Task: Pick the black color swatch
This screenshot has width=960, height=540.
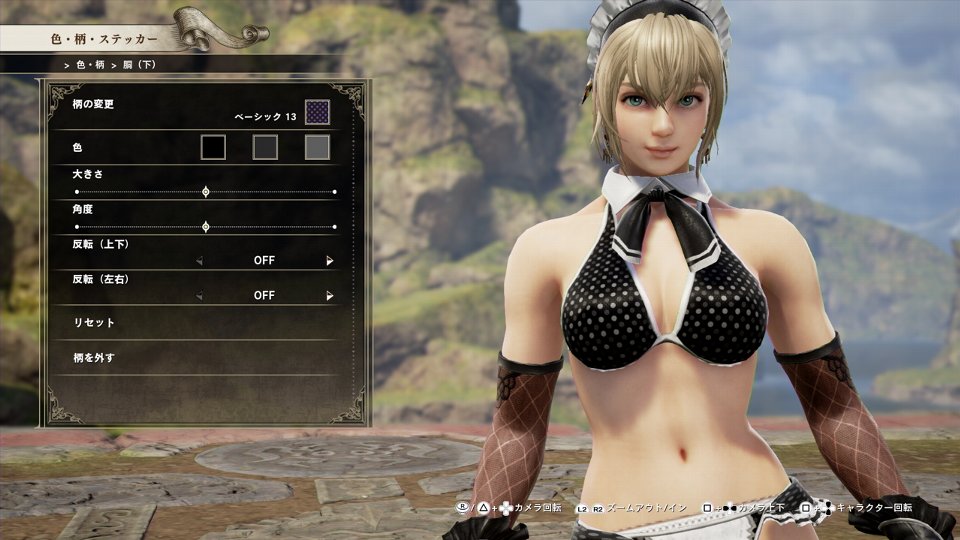Action: pos(213,148)
